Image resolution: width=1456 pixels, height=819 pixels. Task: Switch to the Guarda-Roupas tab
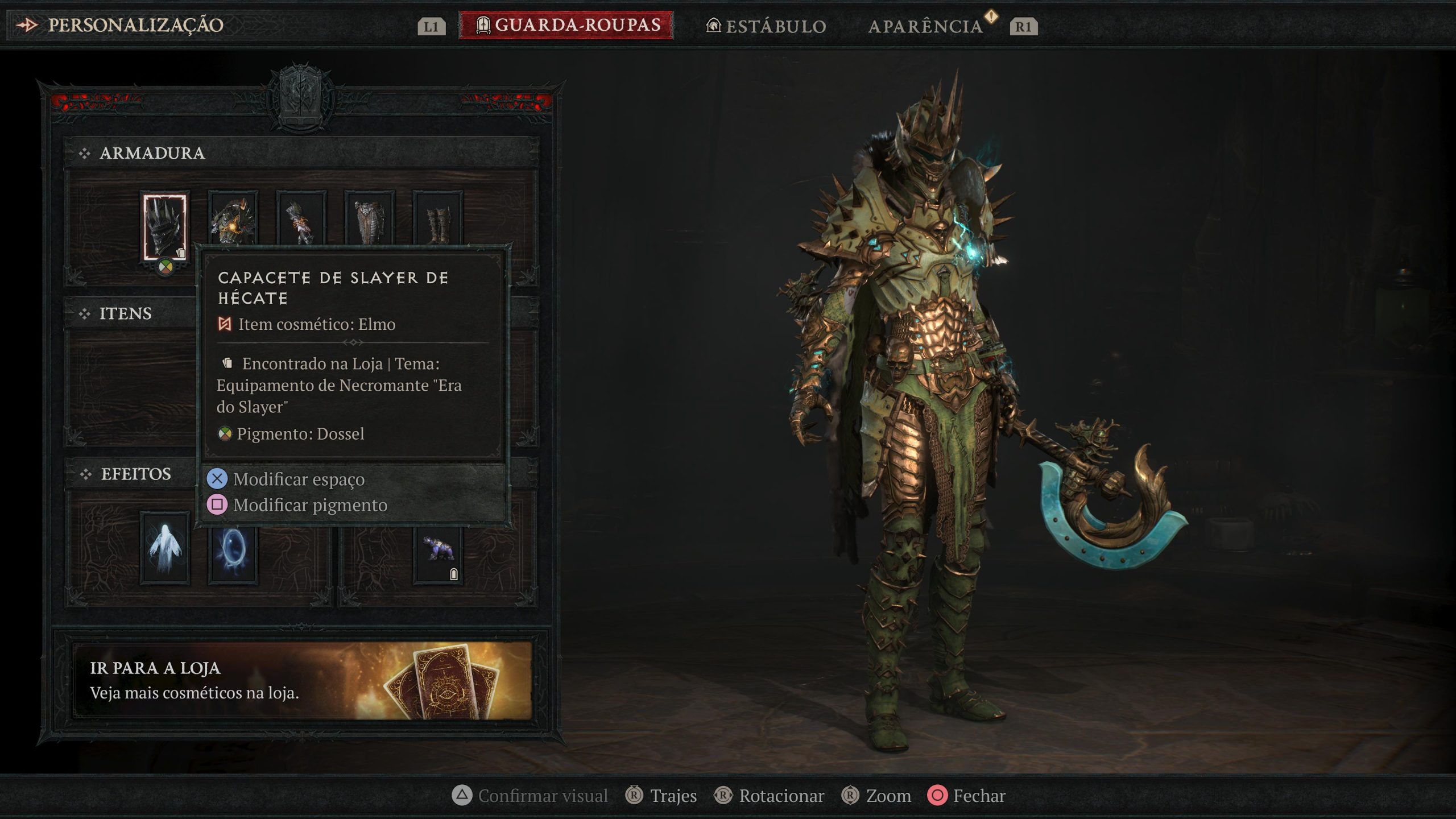566,26
